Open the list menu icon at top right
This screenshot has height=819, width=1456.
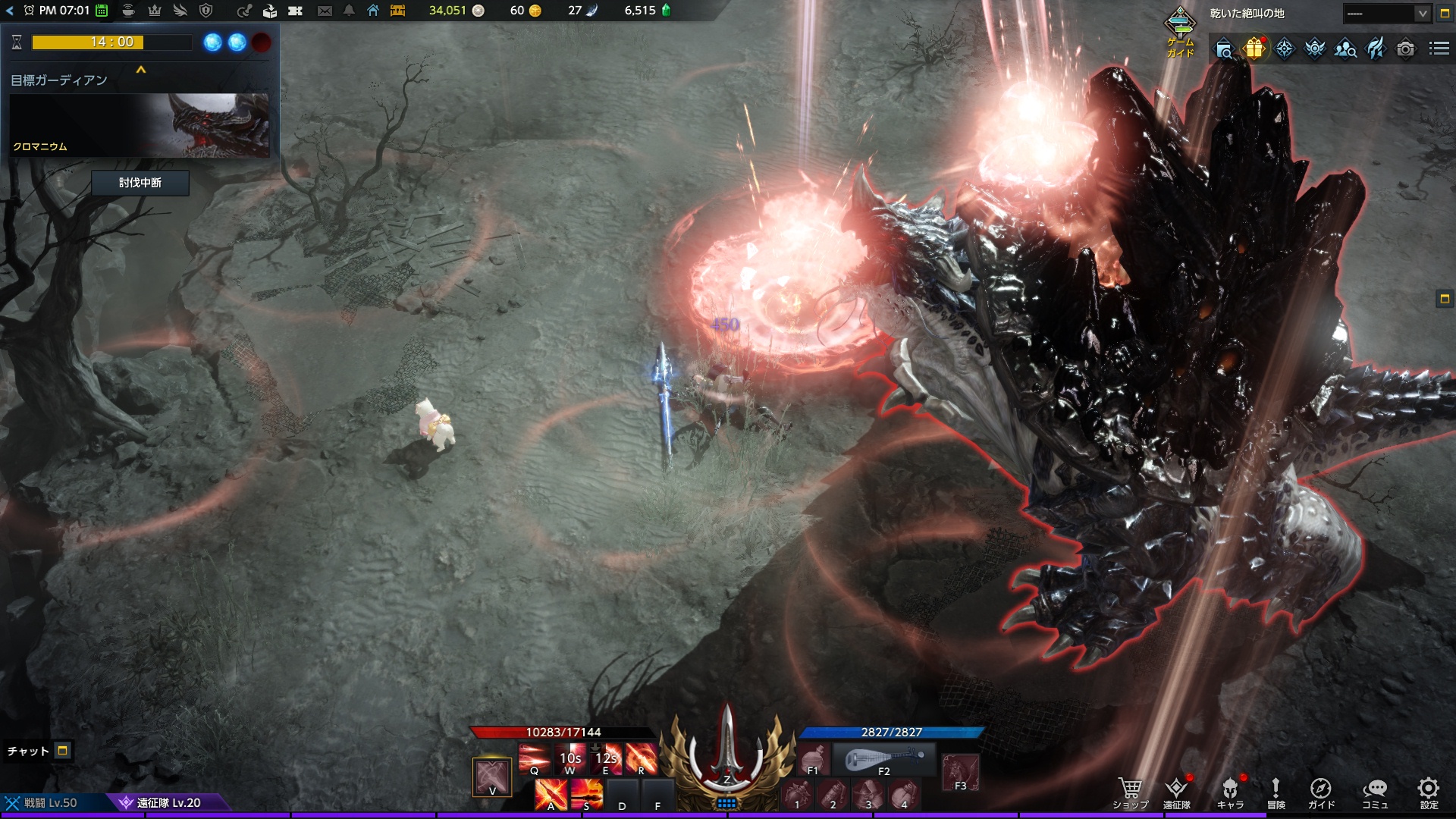(x=1439, y=49)
